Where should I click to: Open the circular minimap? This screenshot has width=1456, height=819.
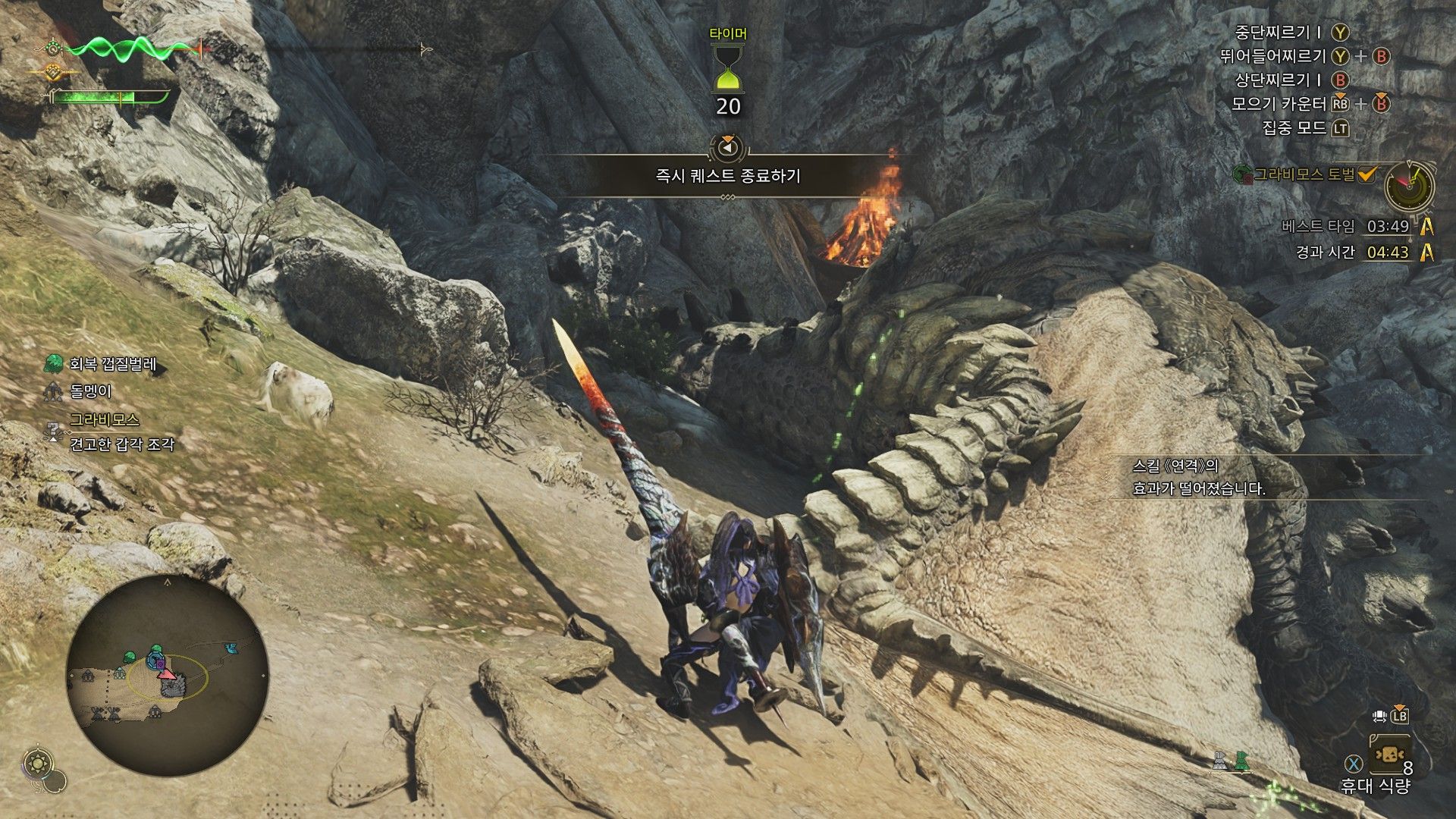click(168, 674)
